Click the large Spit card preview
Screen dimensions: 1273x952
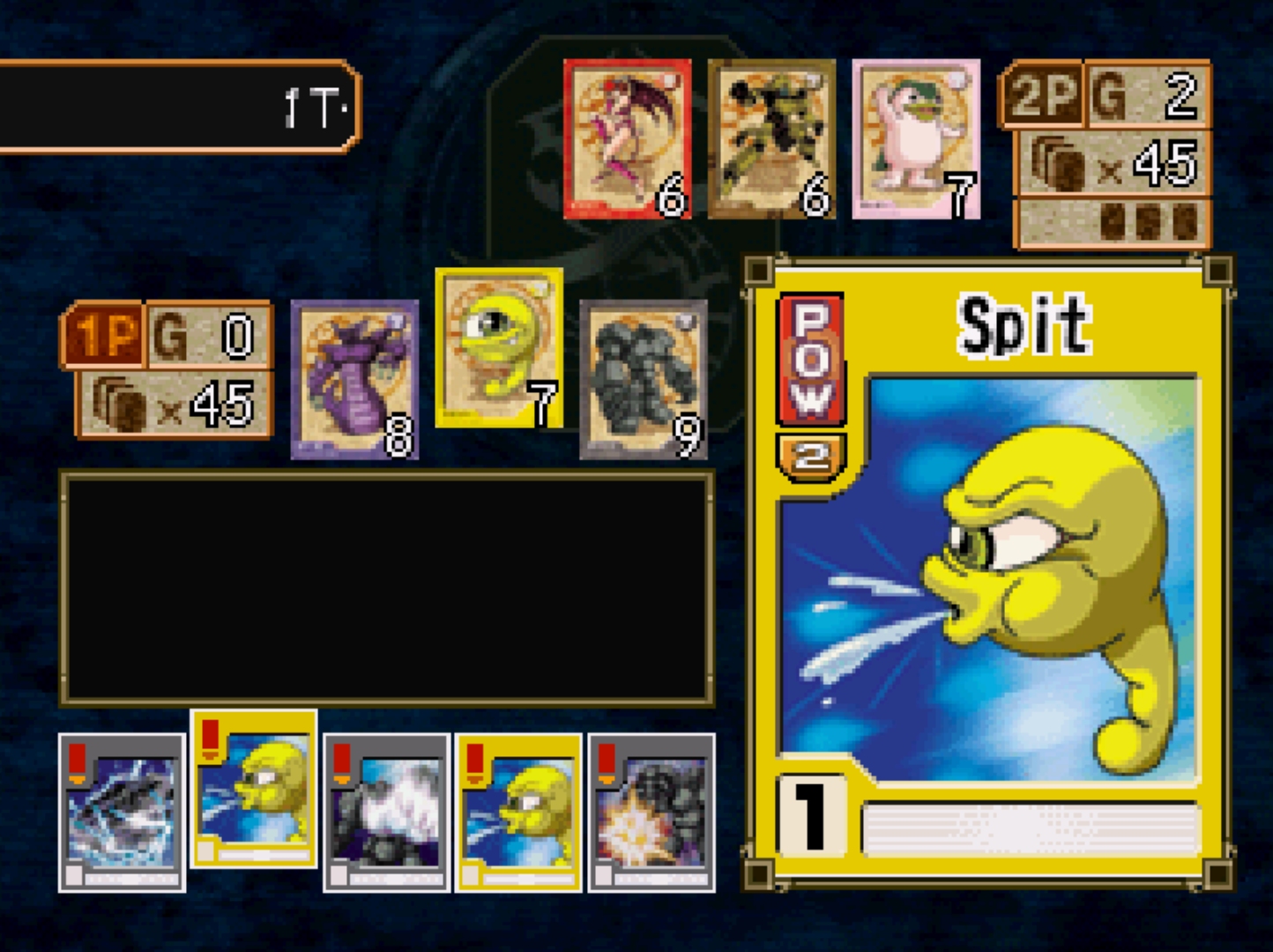tap(987, 573)
